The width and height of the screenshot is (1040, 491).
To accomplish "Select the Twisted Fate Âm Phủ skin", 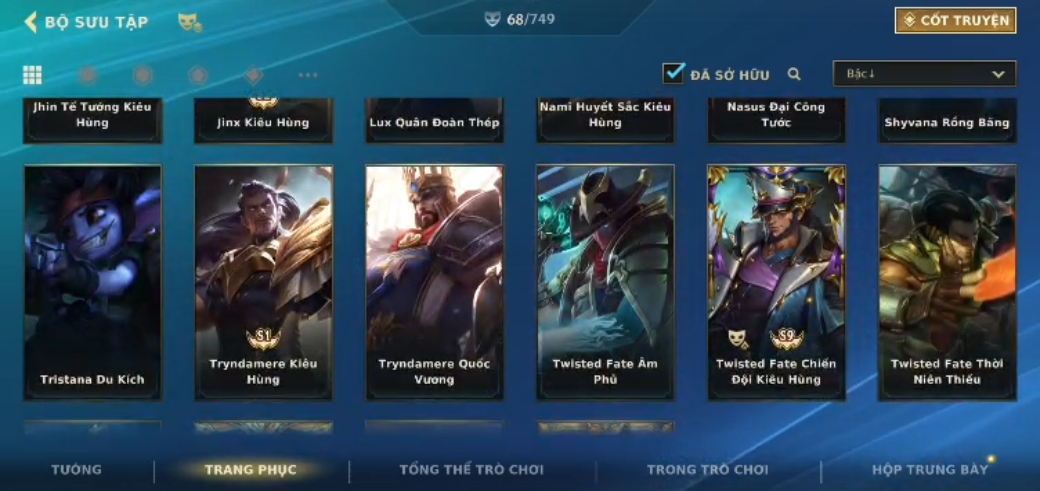I will click(x=605, y=282).
